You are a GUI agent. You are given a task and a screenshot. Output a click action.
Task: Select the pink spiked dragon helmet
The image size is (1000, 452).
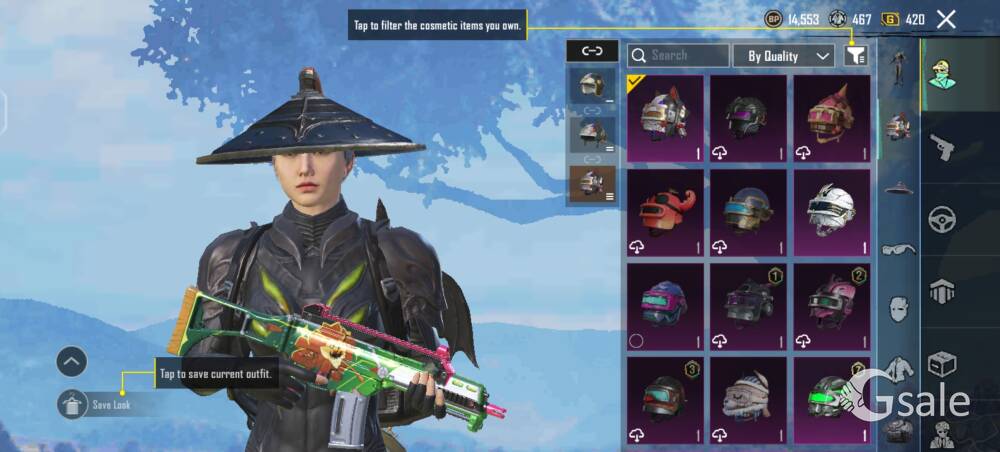832,118
